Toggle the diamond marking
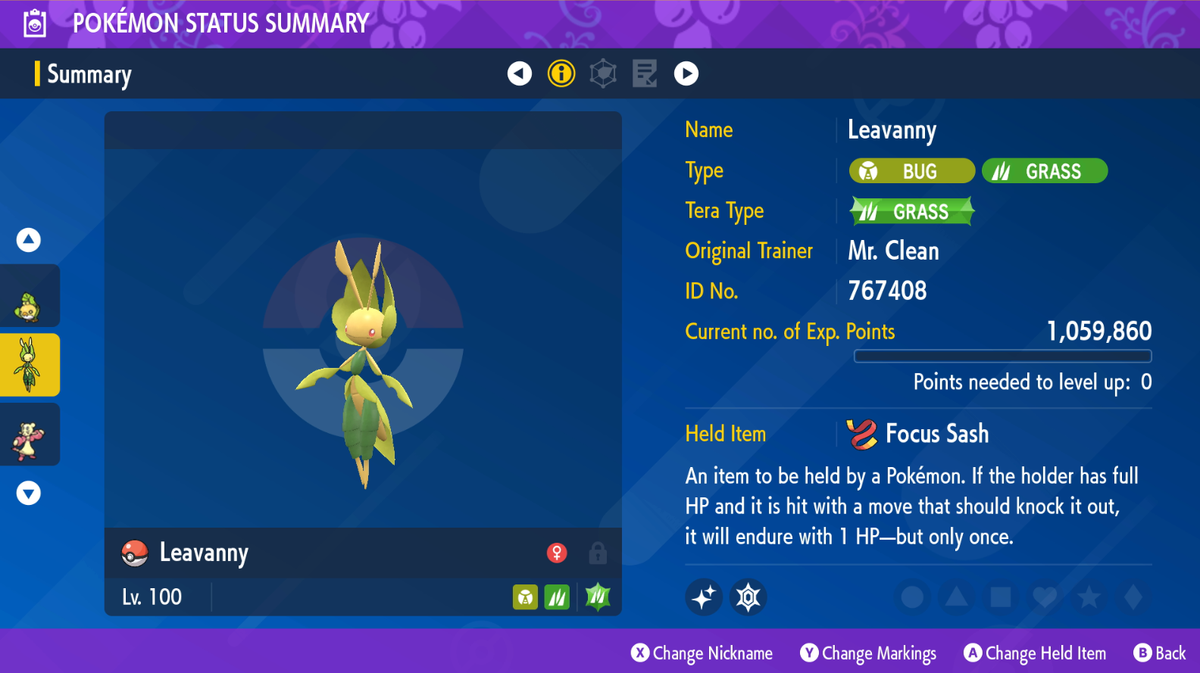Viewport: 1200px width, 673px height. (x=1133, y=598)
